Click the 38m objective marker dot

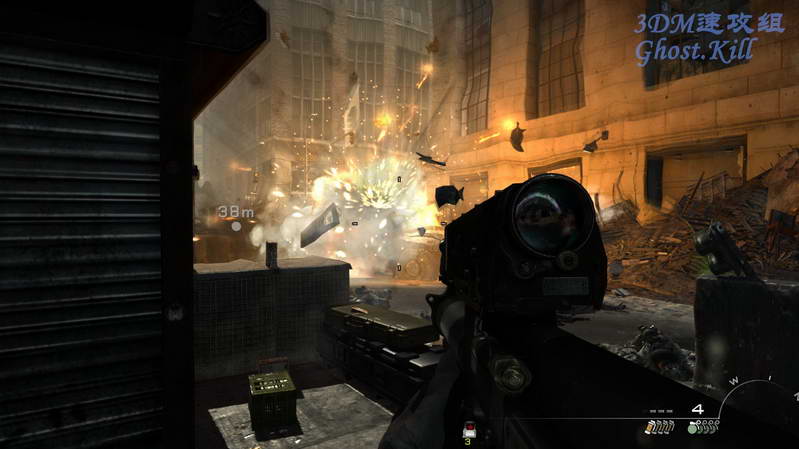point(236,226)
